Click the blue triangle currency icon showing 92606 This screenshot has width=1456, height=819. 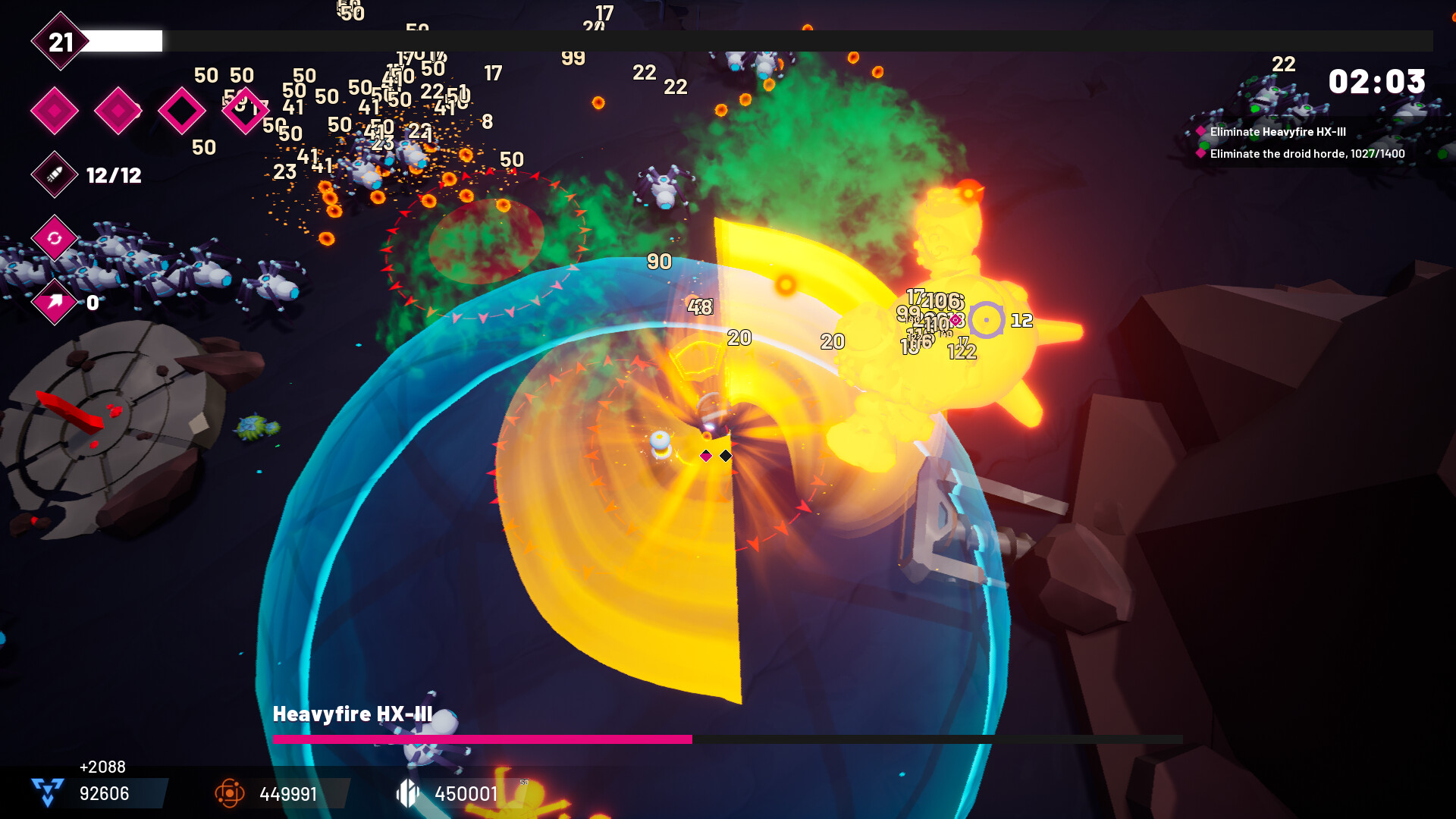click(x=45, y=793)
